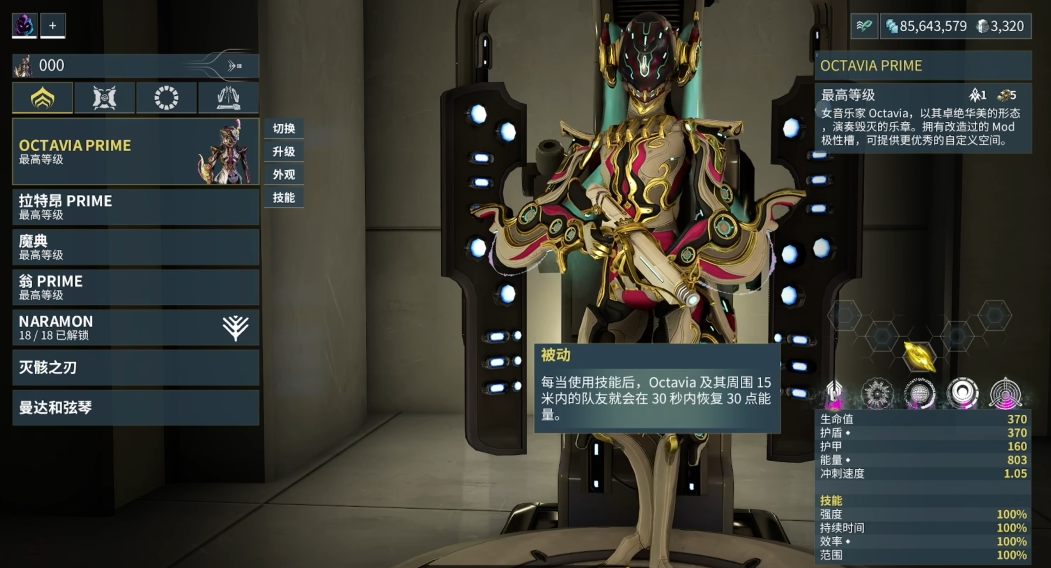Open the 外观 (appearance) options
The image size is (1051, 568).
(284, 175)
